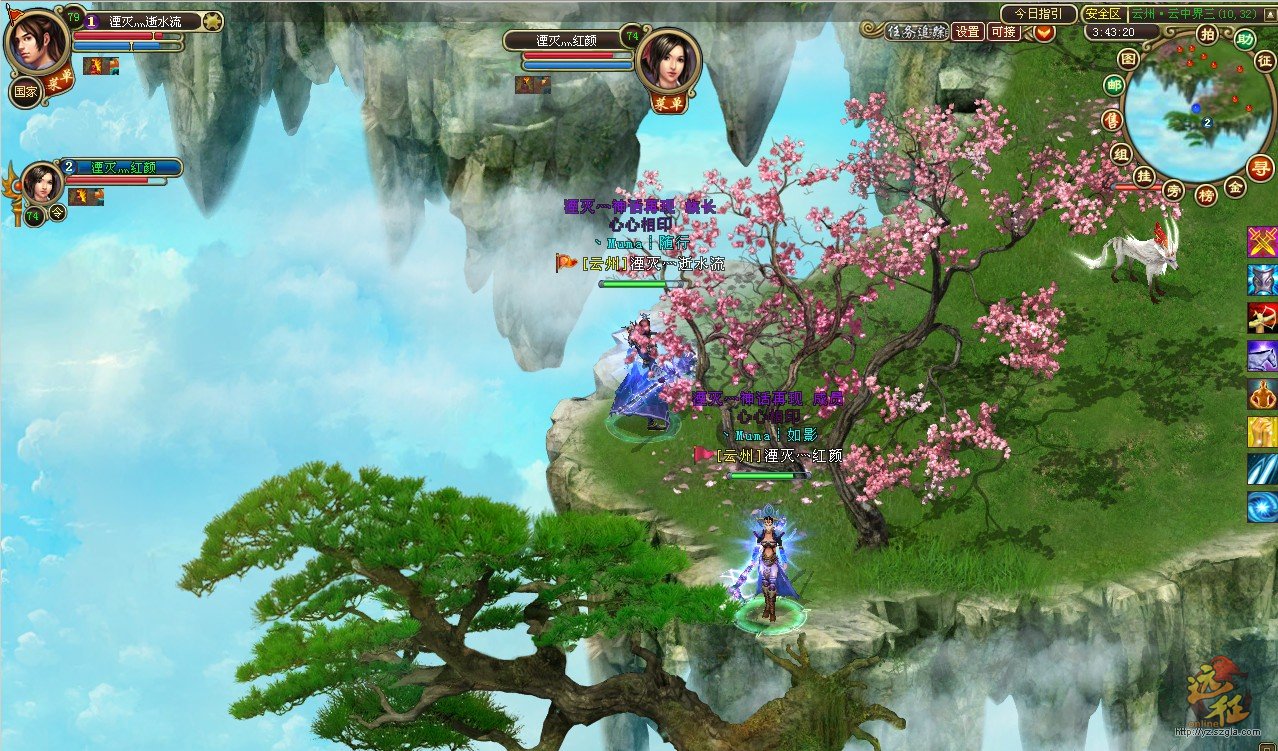Screen dimensions: 1278x751
Task: Open the target portrait 菜单 menu
Action: coord(667,103)
